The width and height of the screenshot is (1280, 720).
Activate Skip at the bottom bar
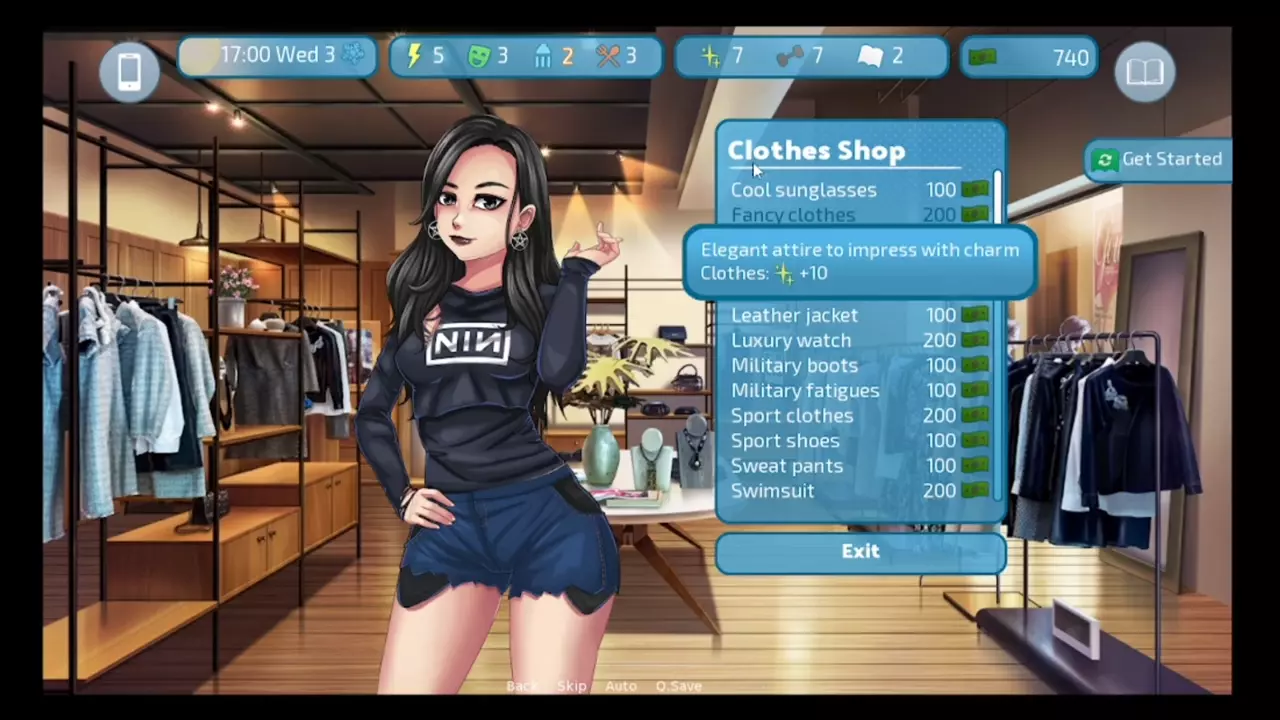(x=571, y=686)
